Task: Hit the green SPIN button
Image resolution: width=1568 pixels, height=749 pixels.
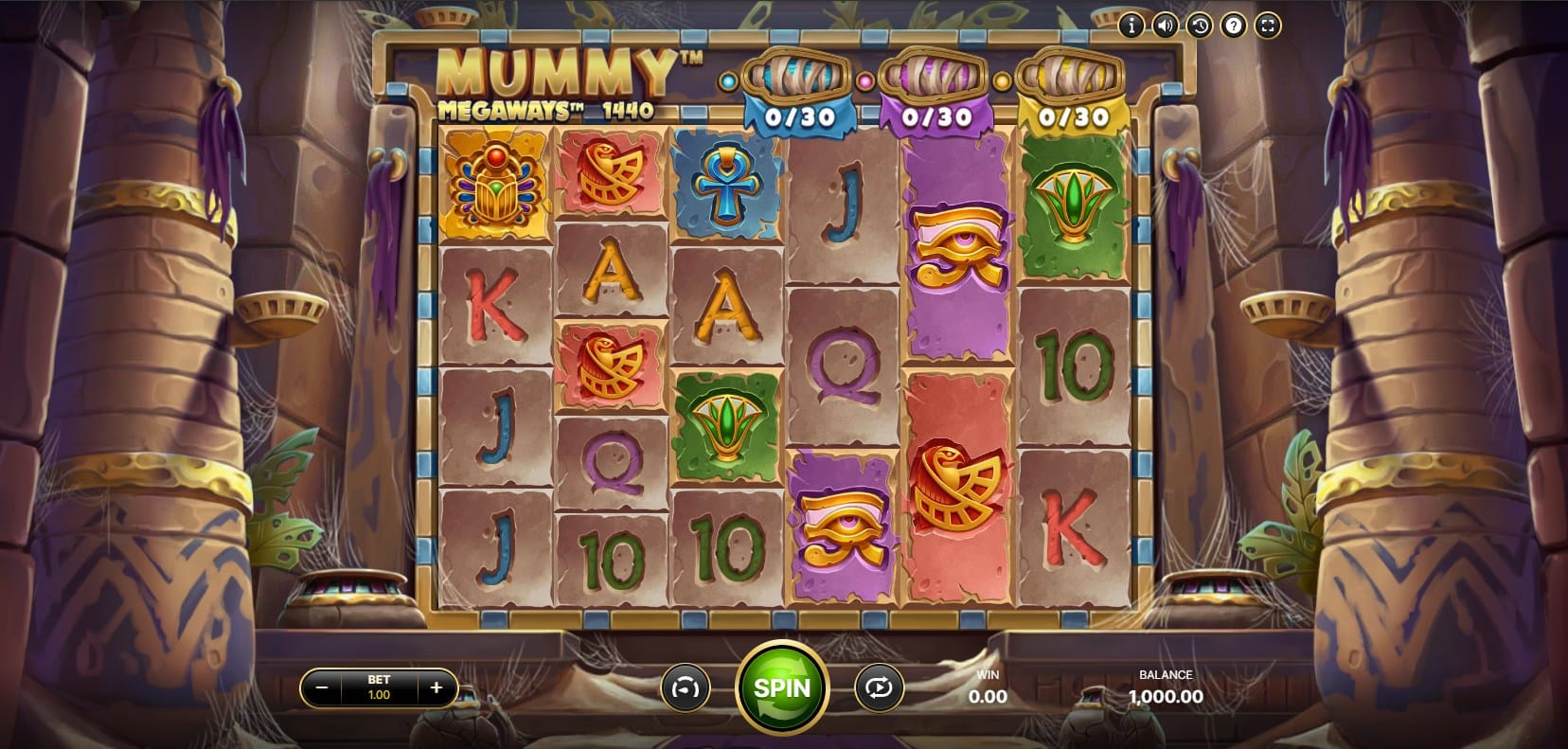Action: (x=782, y=687)
